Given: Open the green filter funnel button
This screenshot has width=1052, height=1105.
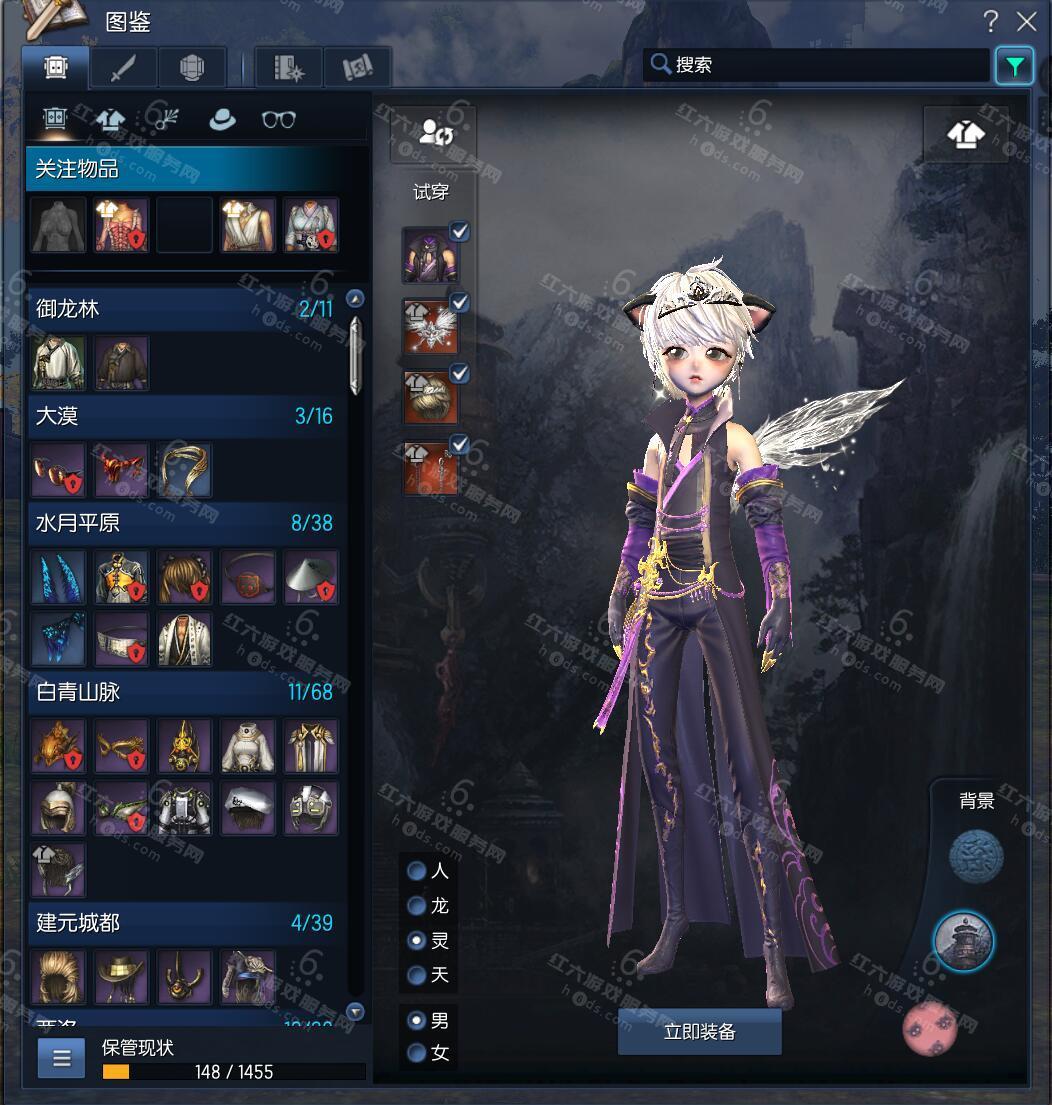Looking at the screenshot, I should 1014,66.
